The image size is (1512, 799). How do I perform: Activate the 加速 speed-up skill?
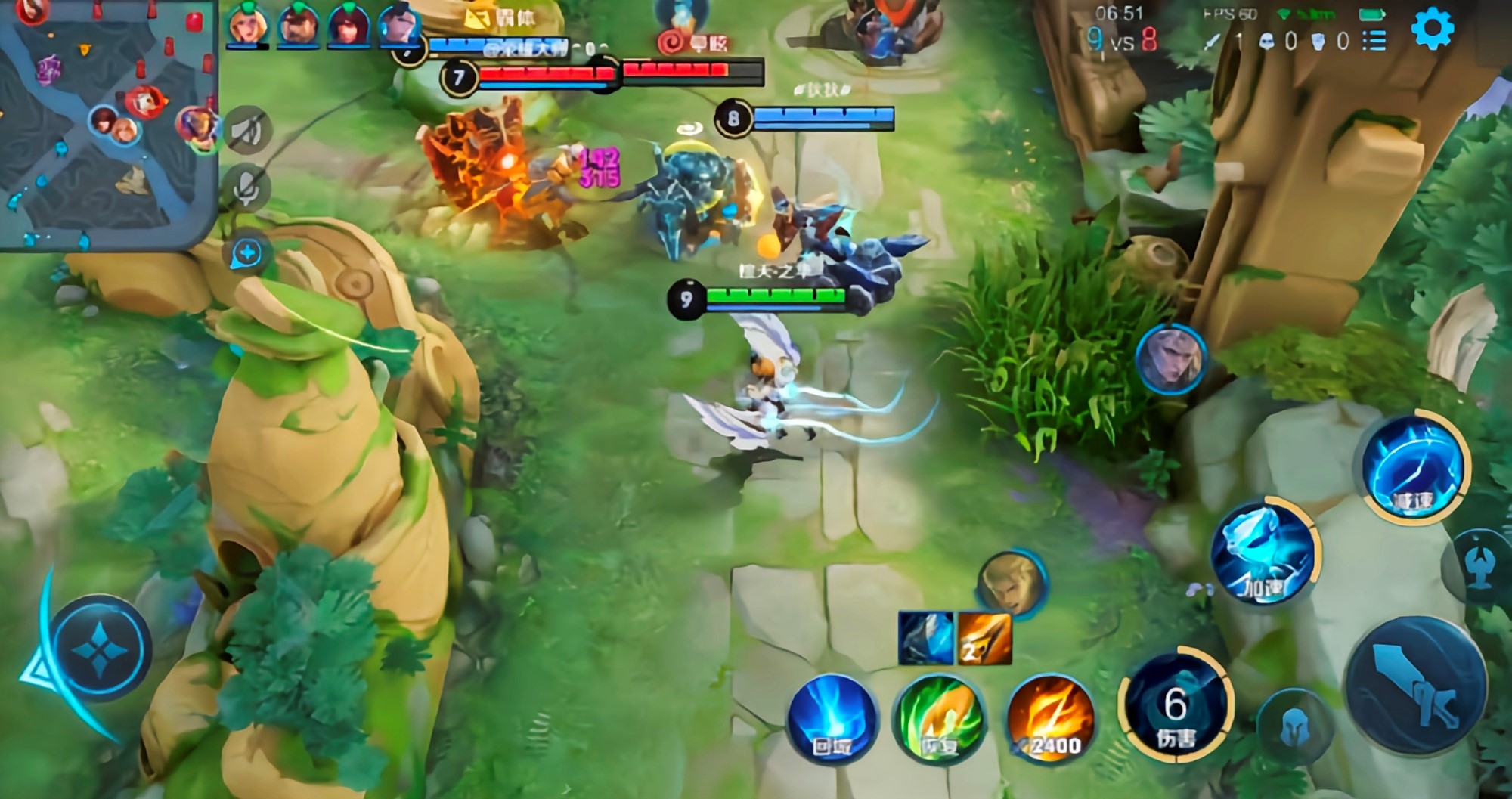[1263, 553]
